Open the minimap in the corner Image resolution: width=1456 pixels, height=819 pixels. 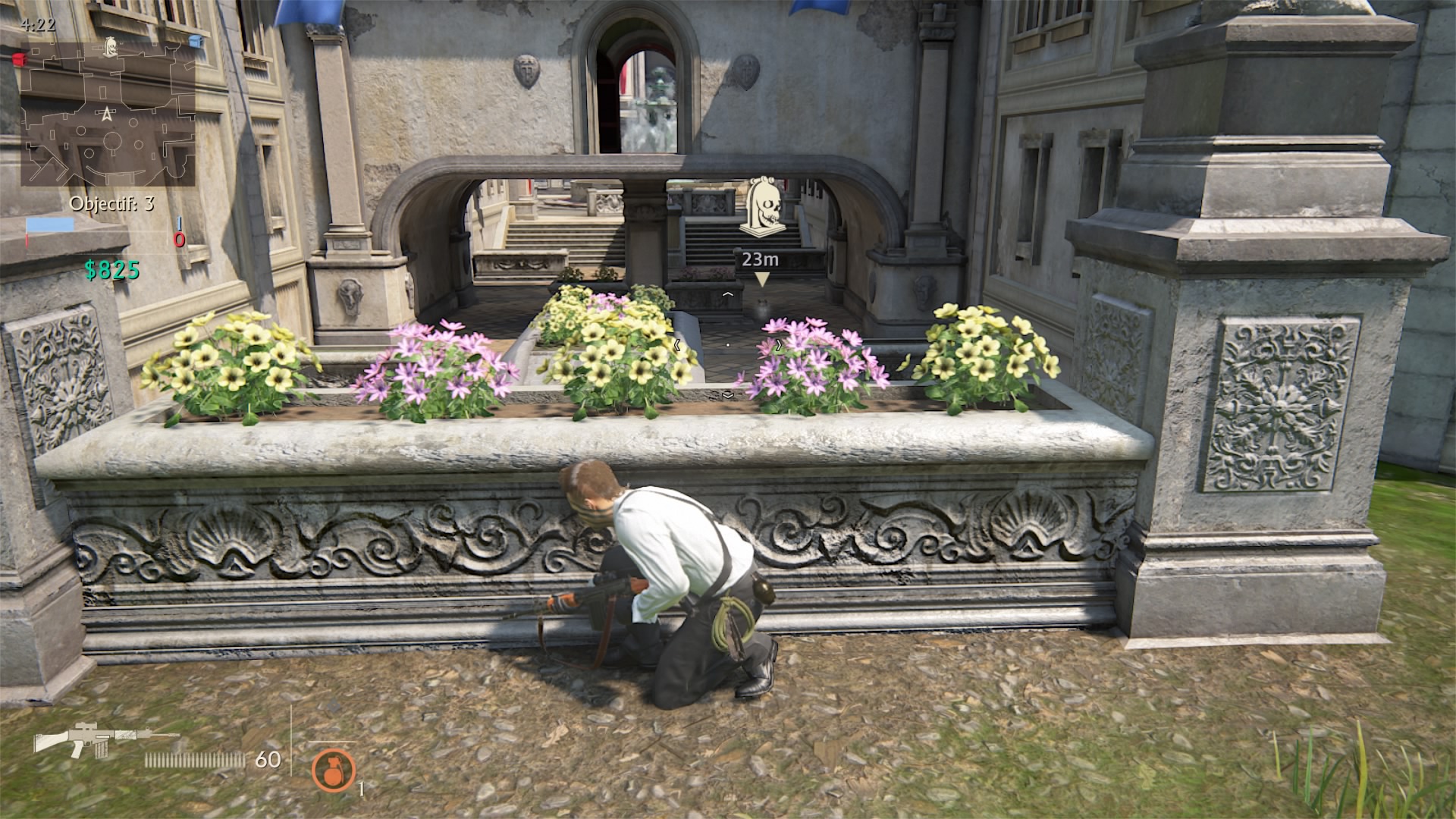[x=108, y=114]
